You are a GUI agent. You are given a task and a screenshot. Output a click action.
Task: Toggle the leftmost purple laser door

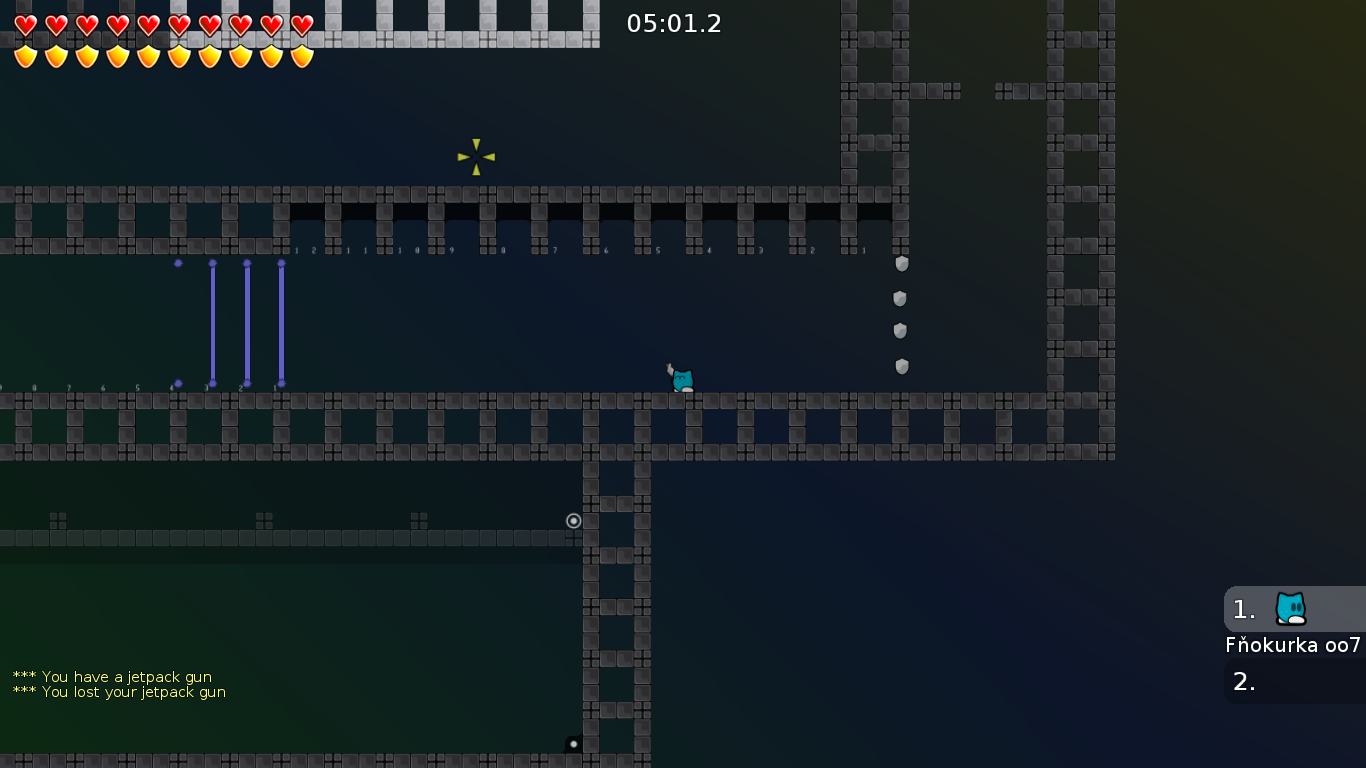pyautogui.click(x=213, y=320)
